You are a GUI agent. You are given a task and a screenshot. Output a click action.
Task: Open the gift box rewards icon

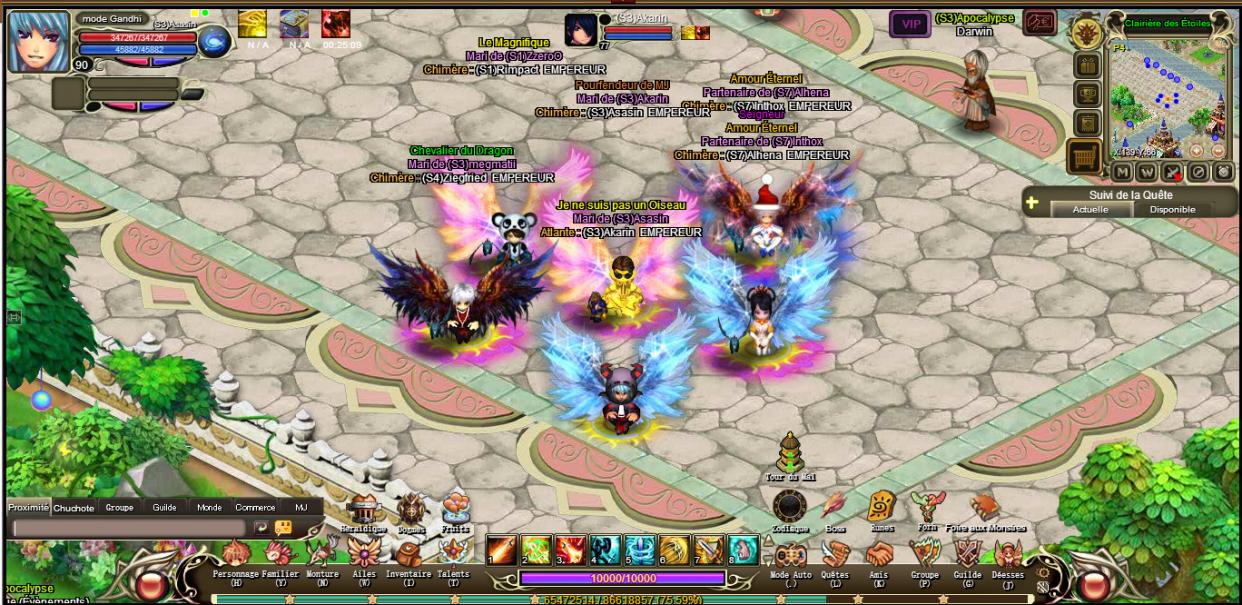click(x=1087, y=65)
